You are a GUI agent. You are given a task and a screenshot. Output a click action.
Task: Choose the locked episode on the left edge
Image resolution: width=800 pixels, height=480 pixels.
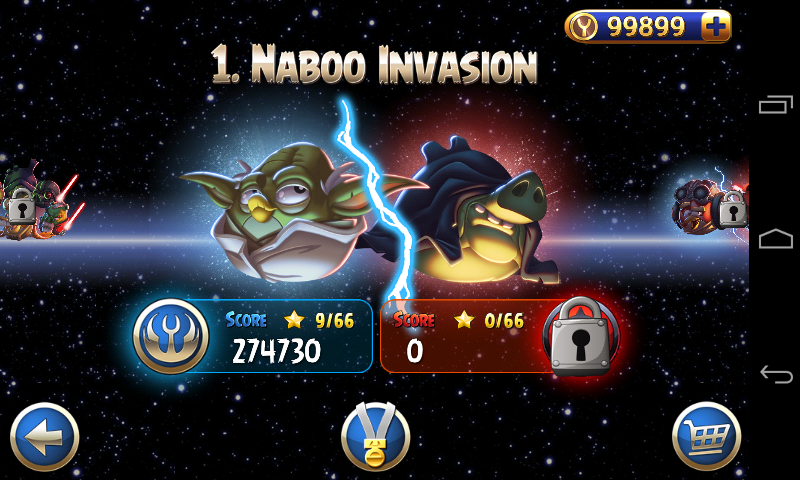click(x=22, y=207)
